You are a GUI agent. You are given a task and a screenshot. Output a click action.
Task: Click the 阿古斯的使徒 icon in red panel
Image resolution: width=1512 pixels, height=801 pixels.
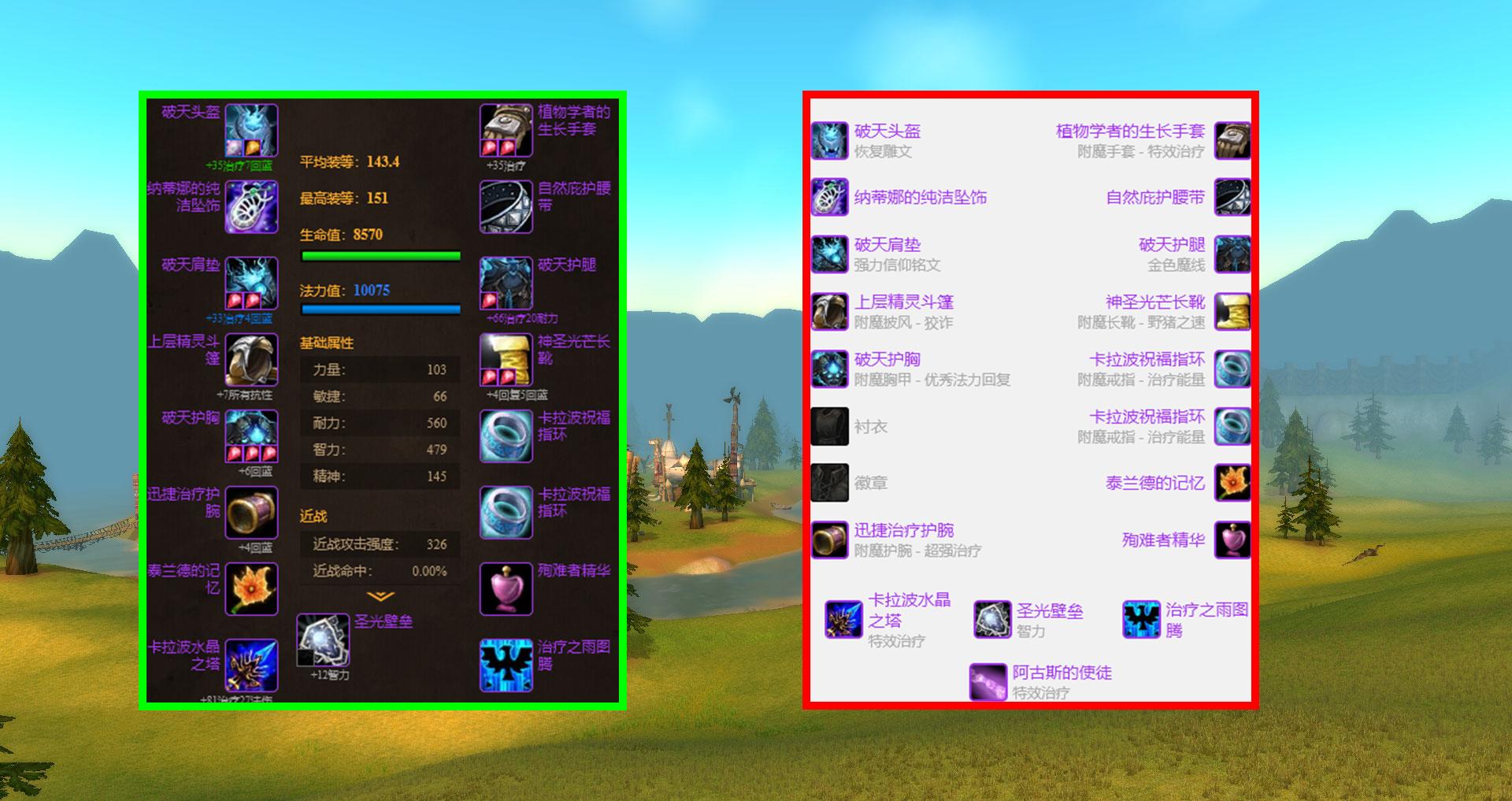pyautogui.click(x=987, y=682)
